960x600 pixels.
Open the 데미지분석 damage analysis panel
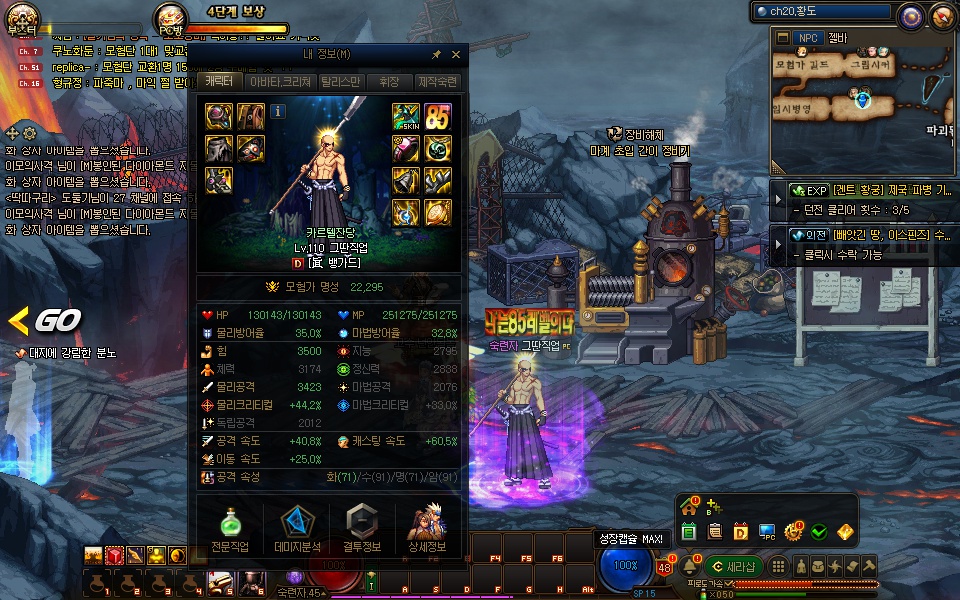(296, 529)
